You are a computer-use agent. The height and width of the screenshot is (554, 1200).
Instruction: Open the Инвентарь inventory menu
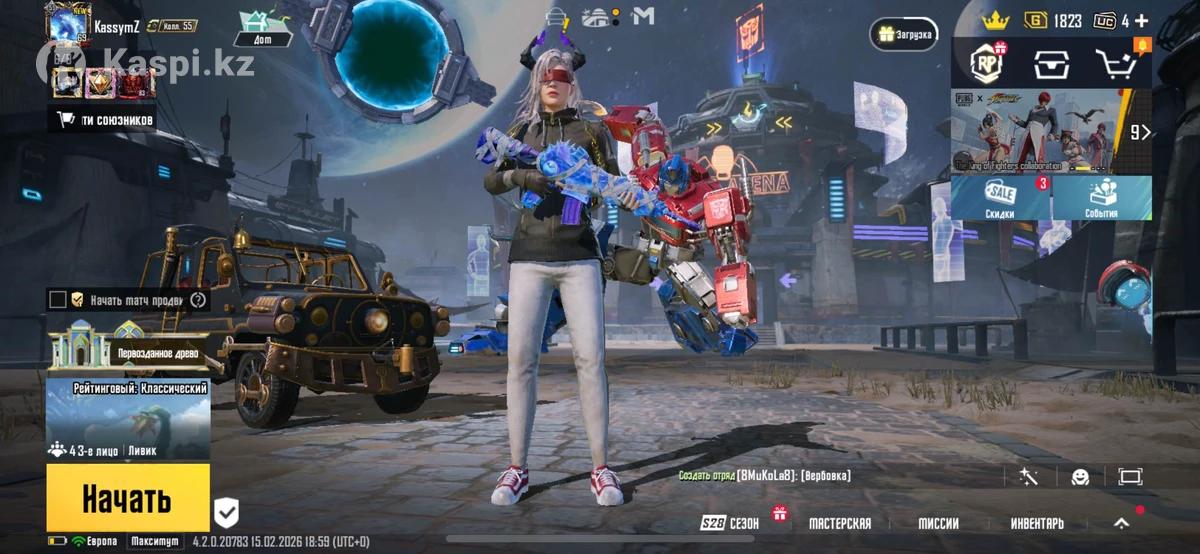pyautogui.click(x=1036, y=523)
